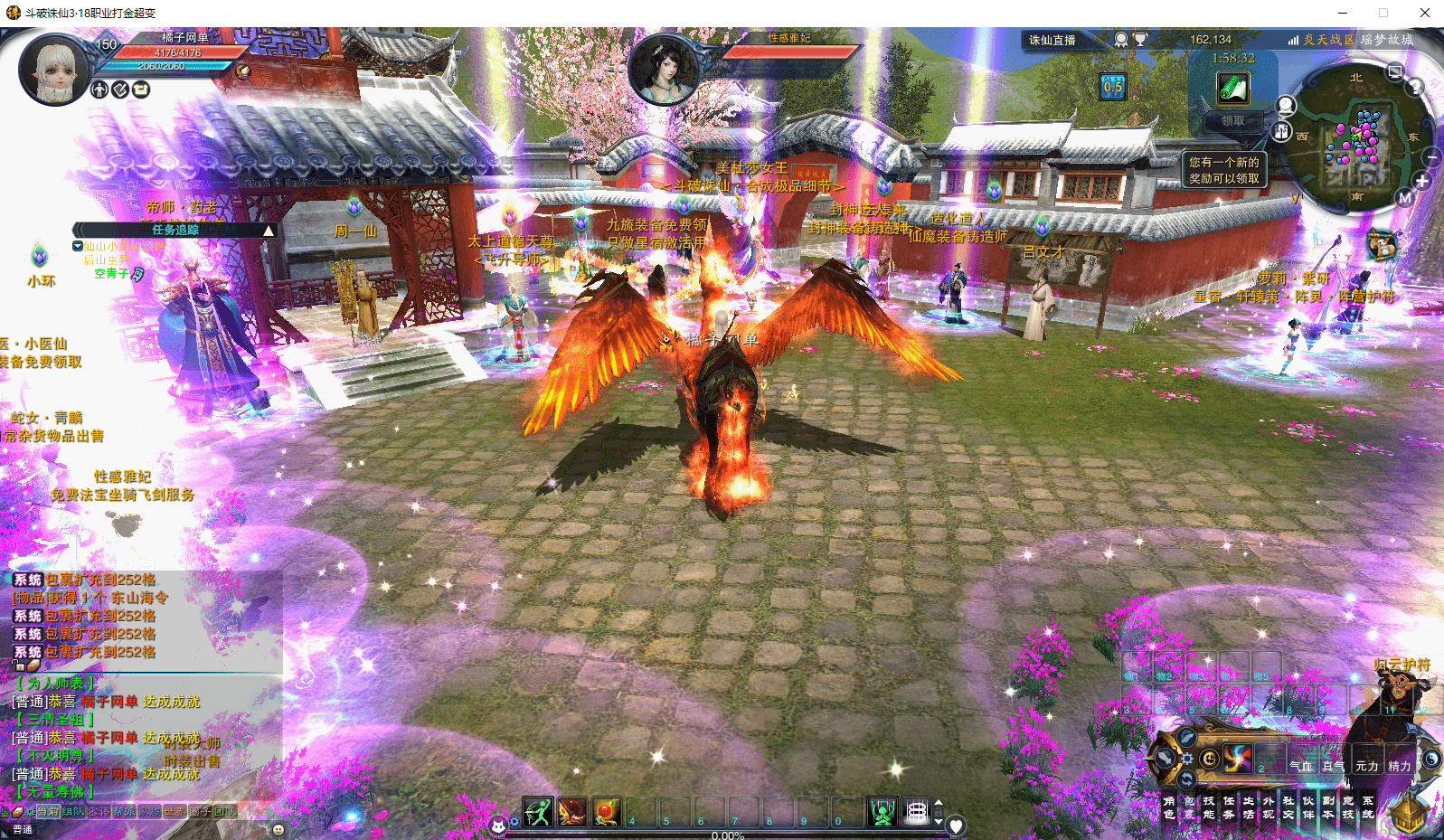Switch chat to the 帮派 guild channel
This screenshot has height=840, width=1444.
coord(124,811)
